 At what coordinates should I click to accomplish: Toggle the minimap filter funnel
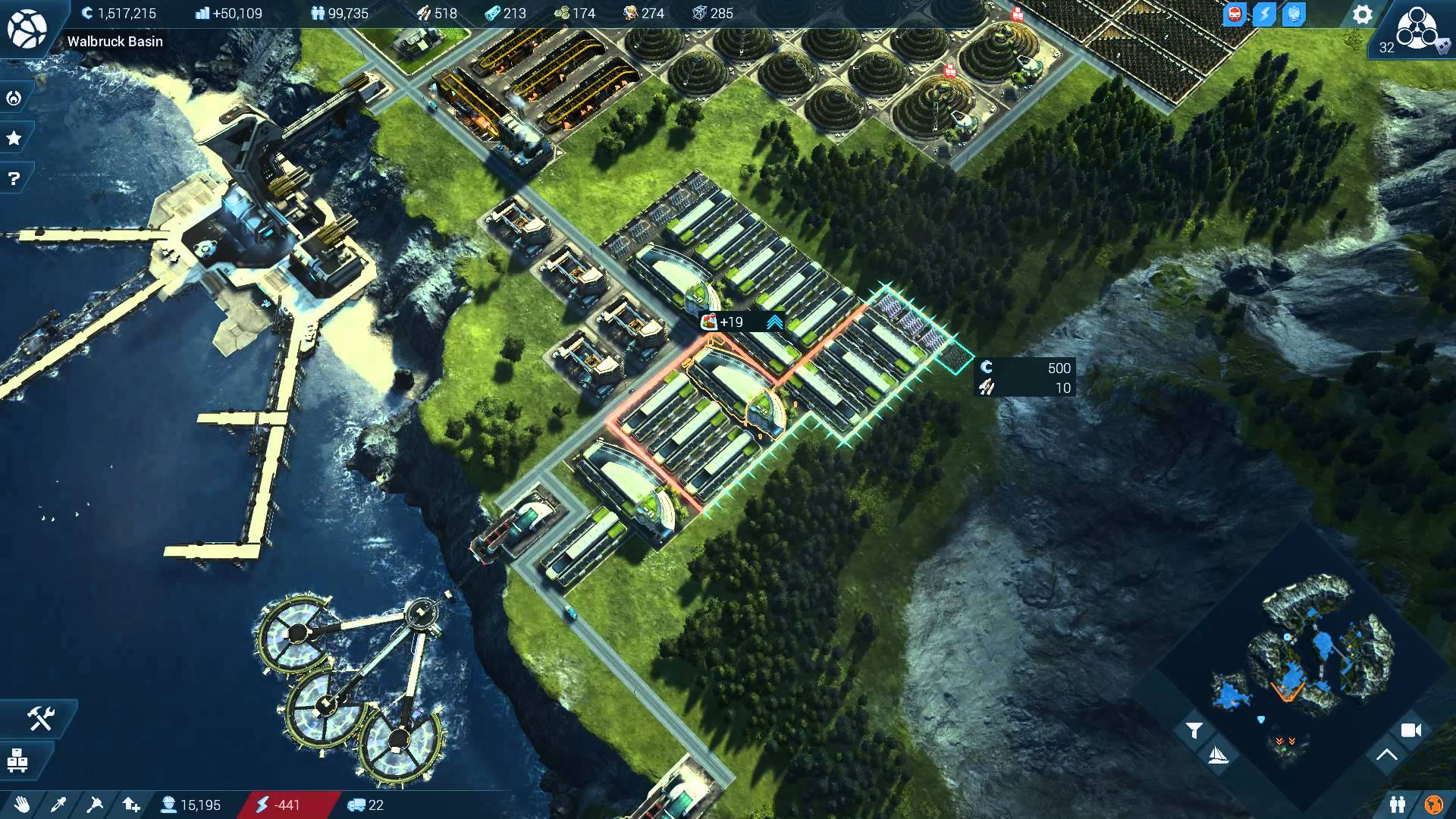coord(1194,730)
